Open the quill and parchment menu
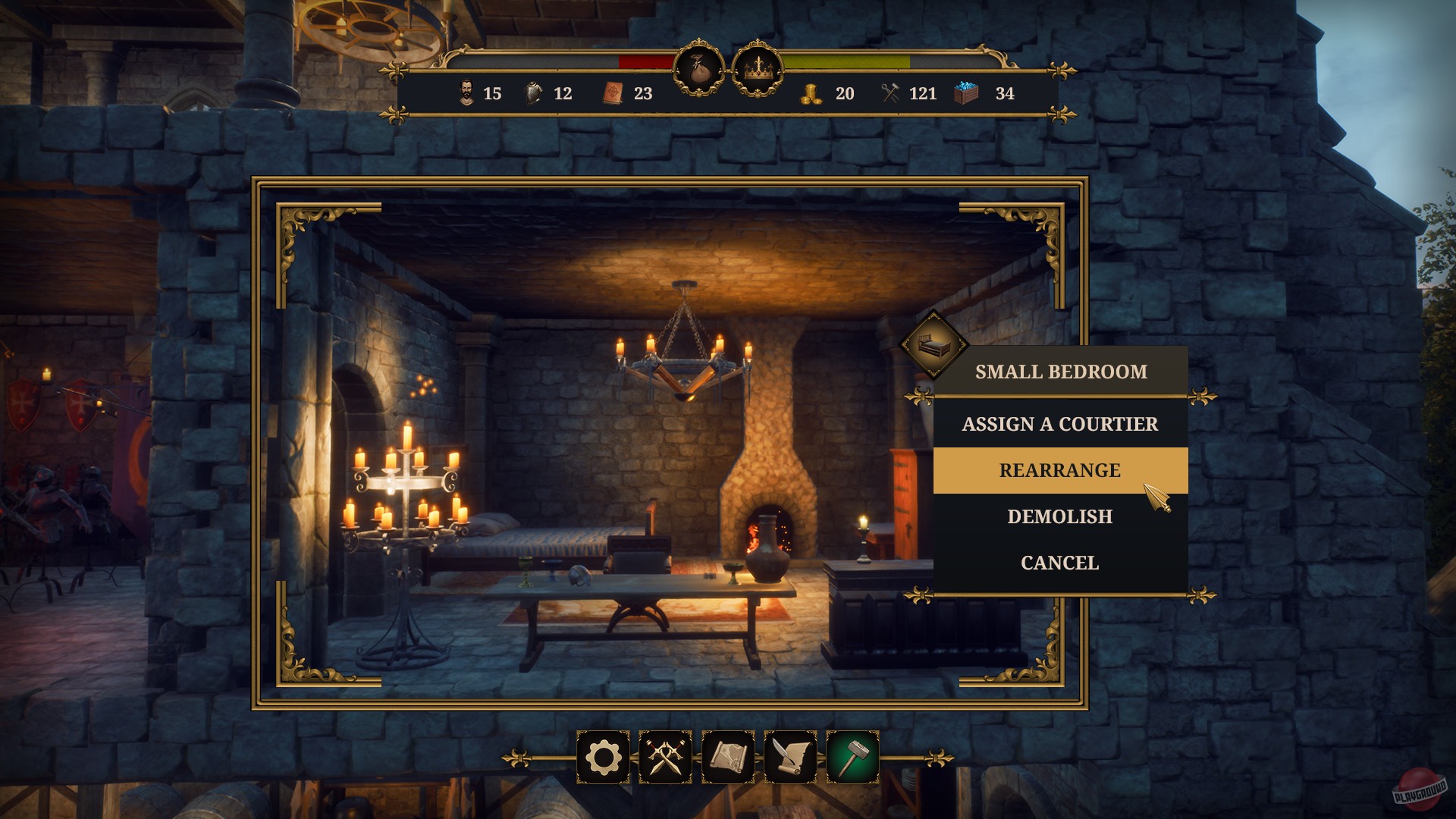1456x819 pixels. point(790,757)
